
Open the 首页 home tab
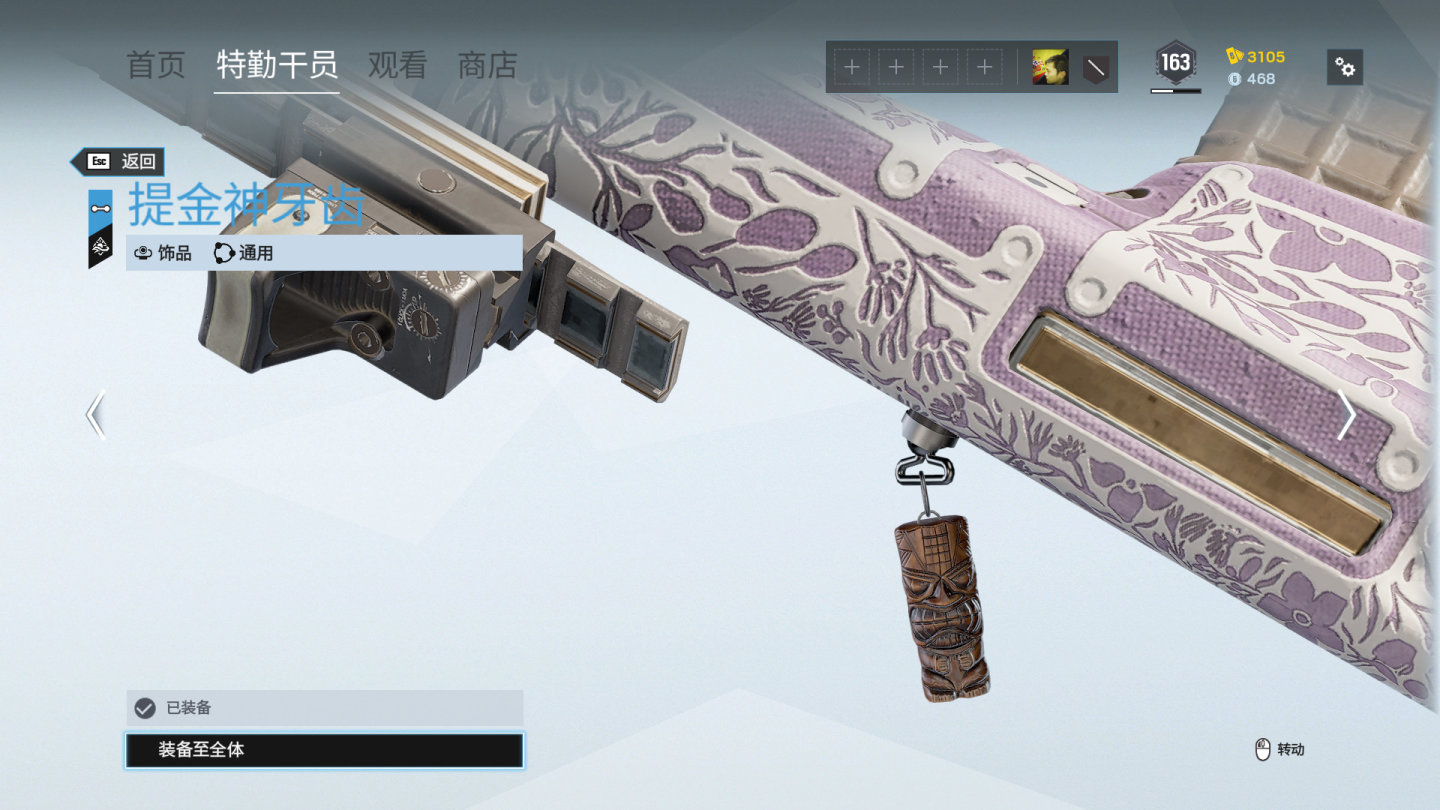156,66
